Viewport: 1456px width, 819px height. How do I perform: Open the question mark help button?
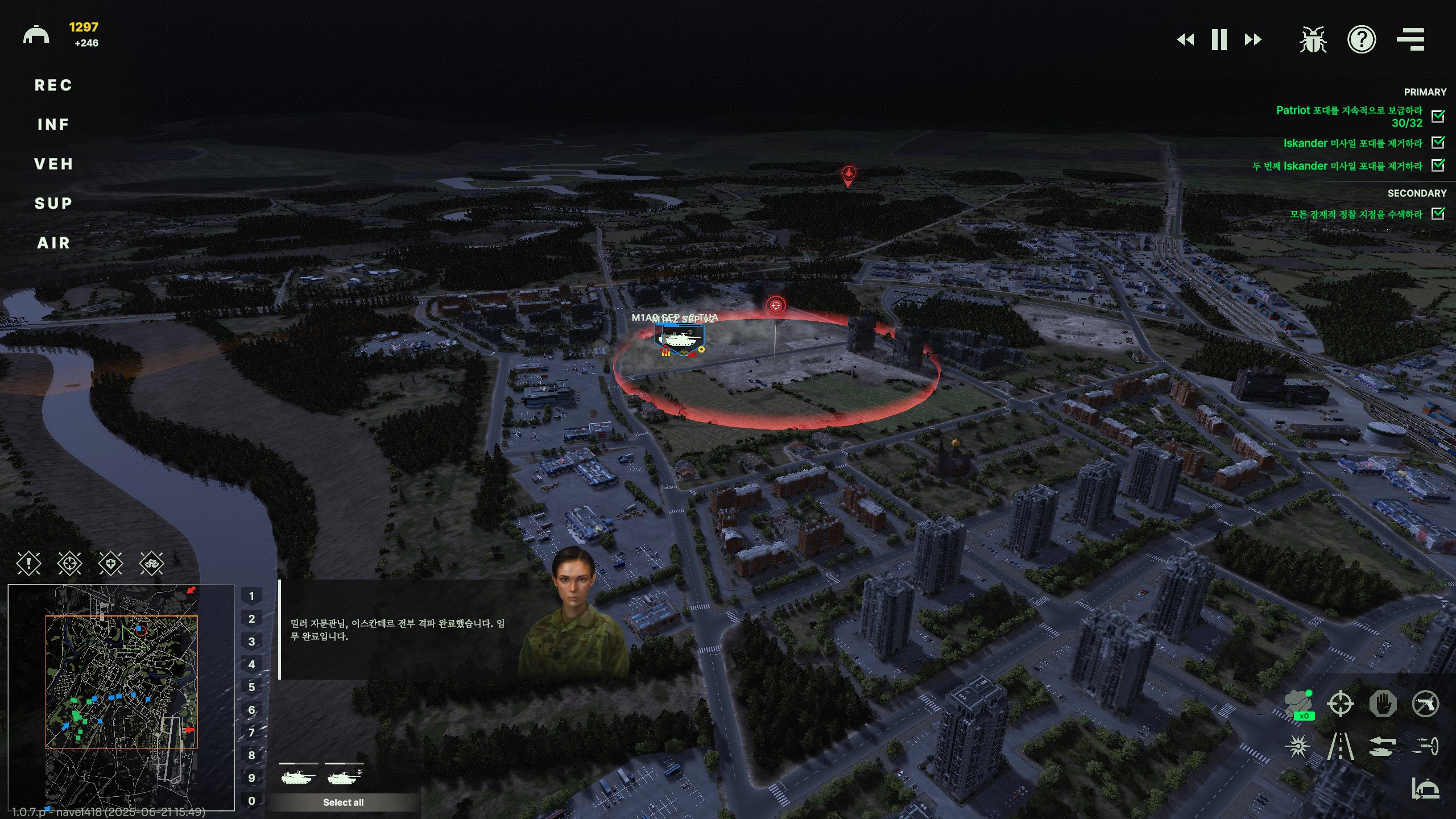1362,40
